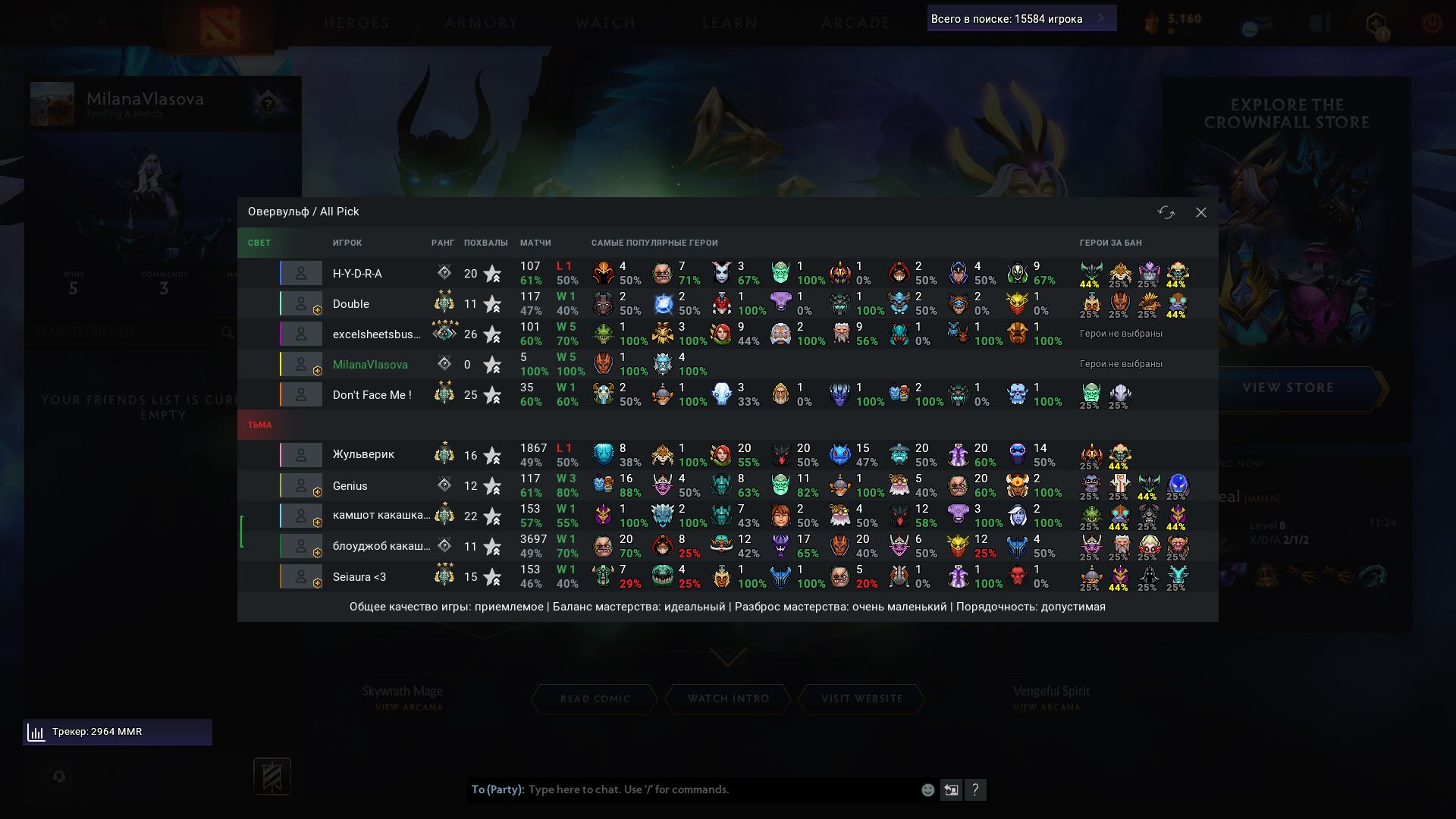Click the back arrow beside the settings gear
This screenshot has width=1456, height=819.
click(103, 20)
